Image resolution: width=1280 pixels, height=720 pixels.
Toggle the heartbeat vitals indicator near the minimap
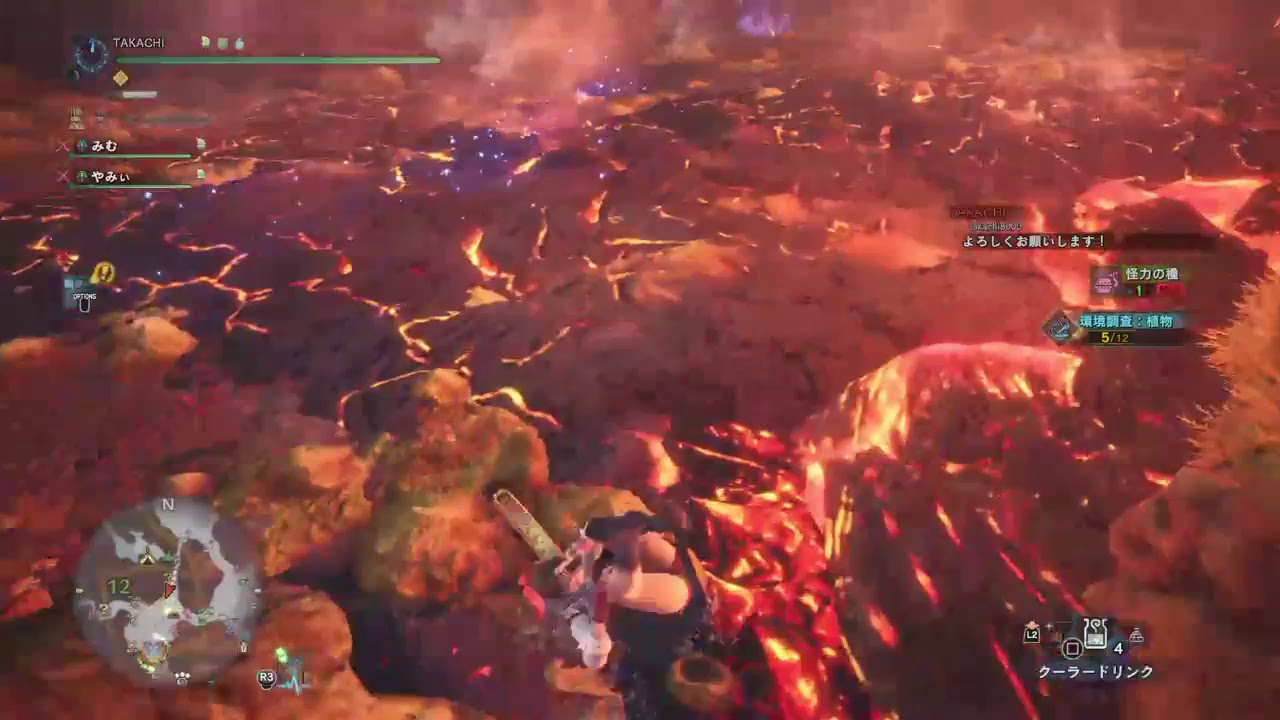296,680
